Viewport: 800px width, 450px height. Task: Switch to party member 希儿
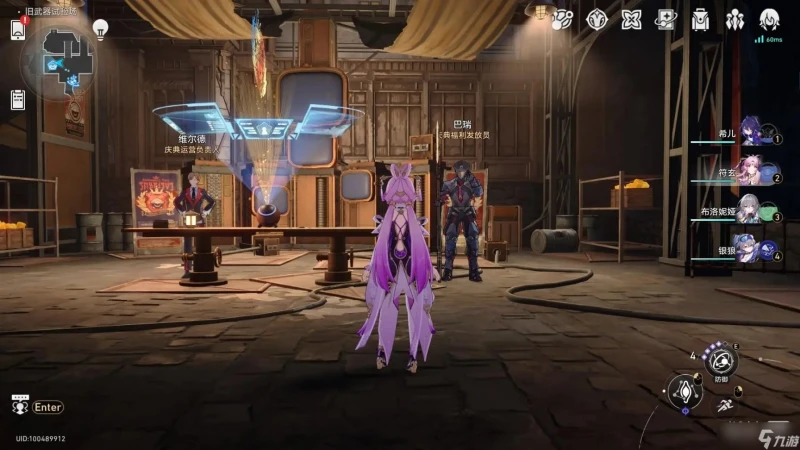coord(752,134)
